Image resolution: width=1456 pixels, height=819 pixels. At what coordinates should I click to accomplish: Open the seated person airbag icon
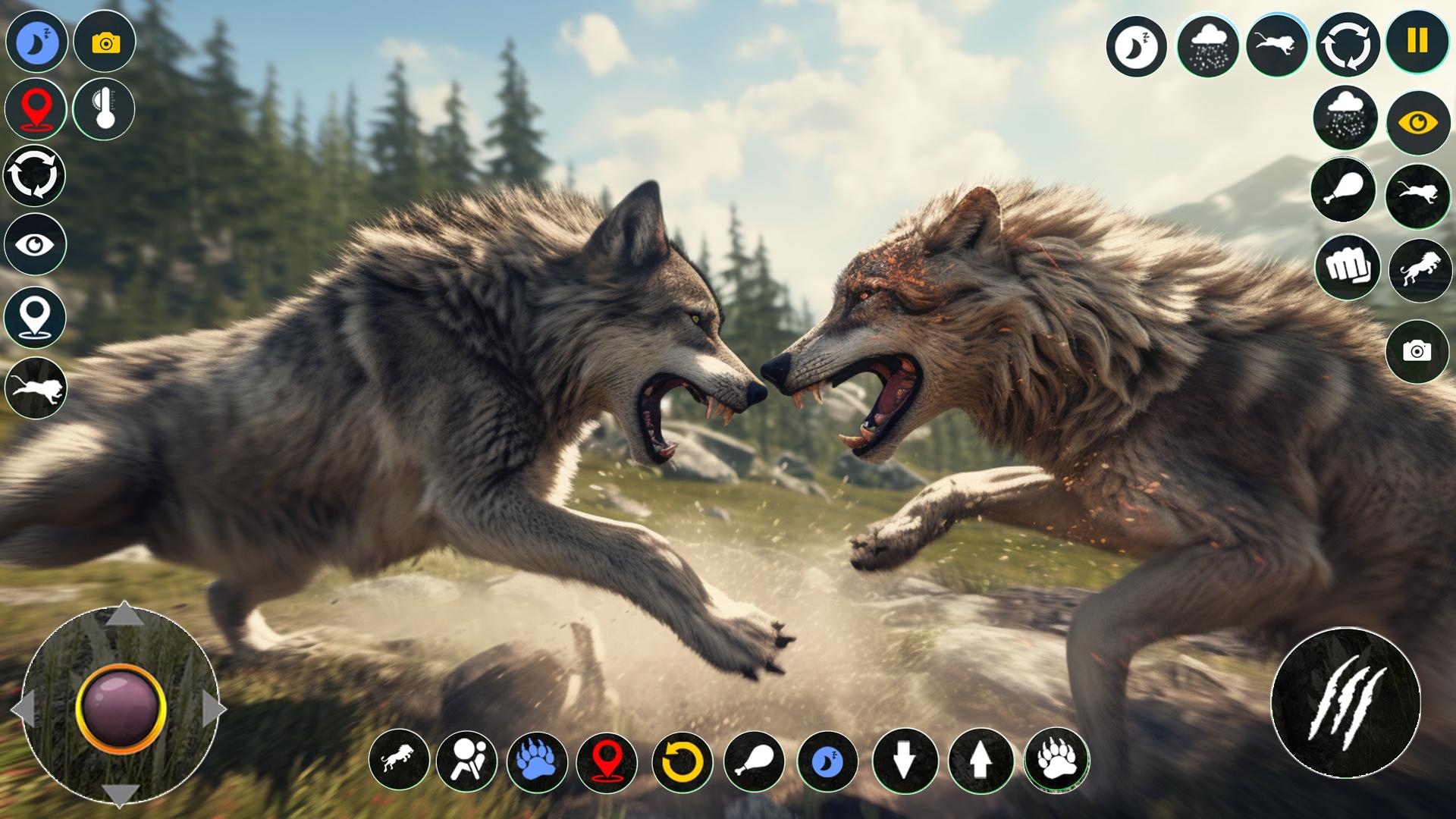466,761
